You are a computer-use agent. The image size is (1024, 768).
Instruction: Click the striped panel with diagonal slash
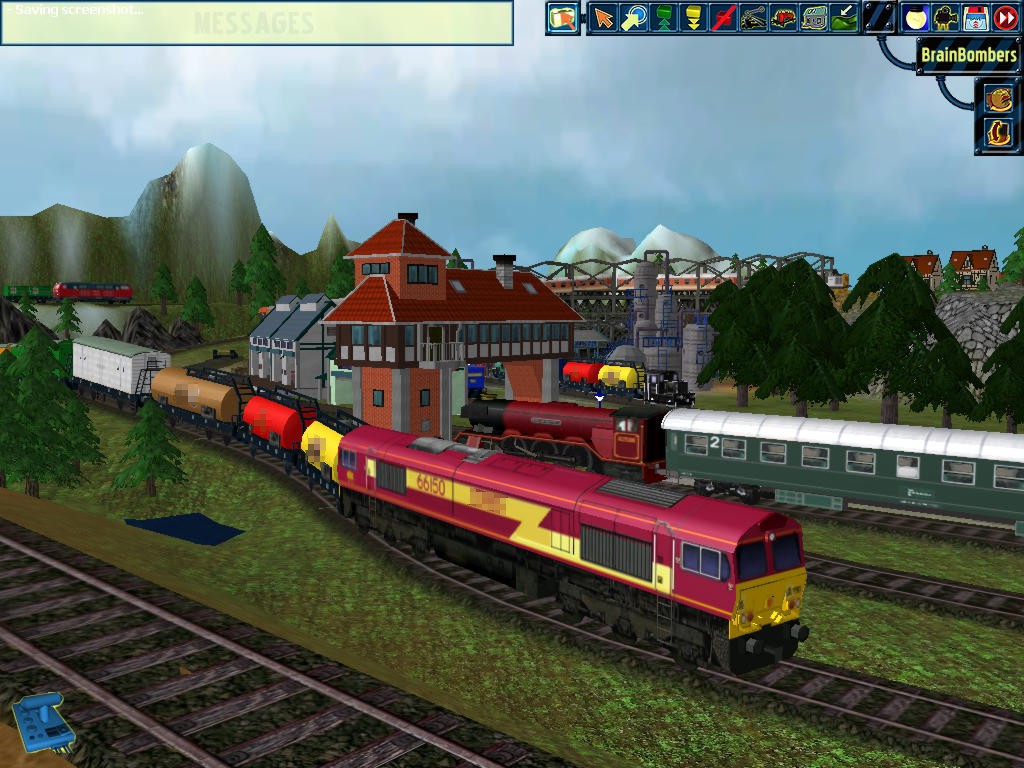pos(879,18)
